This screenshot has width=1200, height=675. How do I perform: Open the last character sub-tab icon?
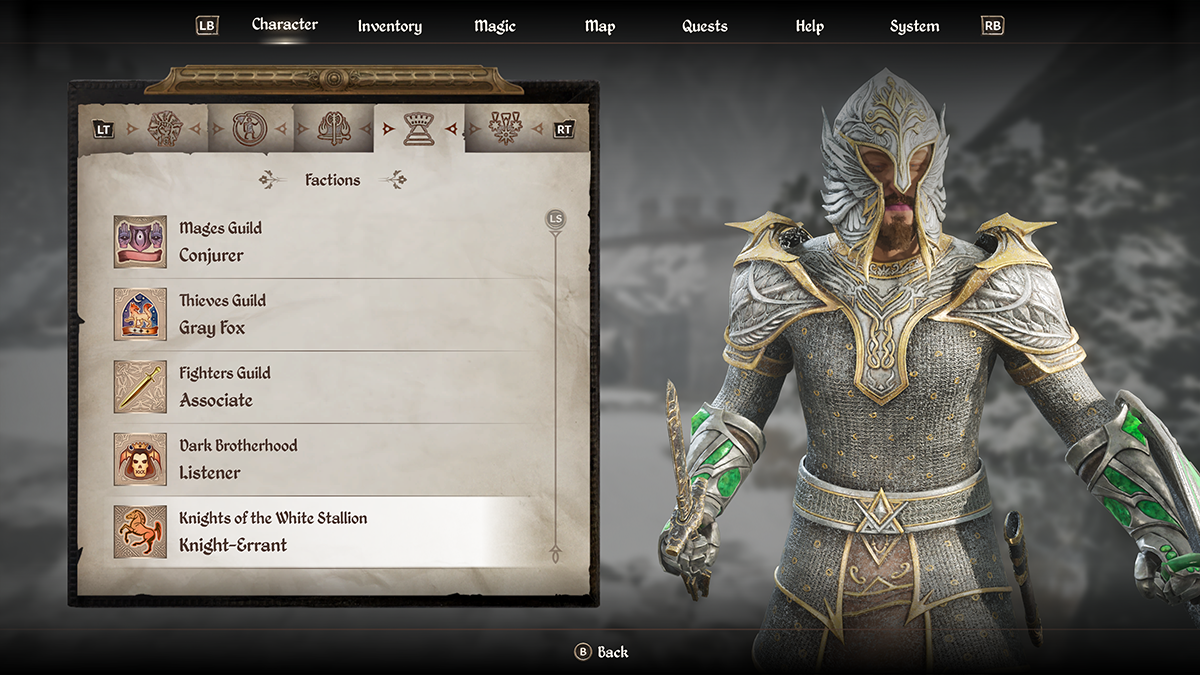[503, 129]
